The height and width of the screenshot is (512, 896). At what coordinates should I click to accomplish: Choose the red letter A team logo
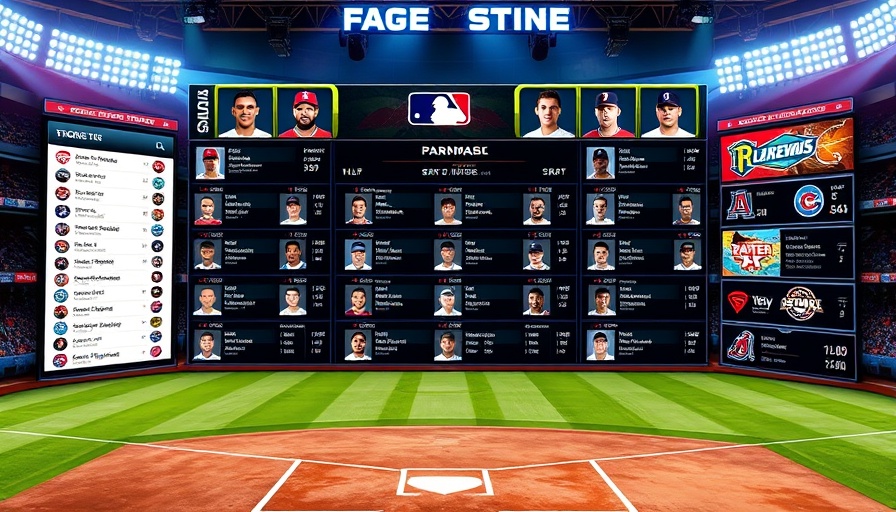[740, 204]
